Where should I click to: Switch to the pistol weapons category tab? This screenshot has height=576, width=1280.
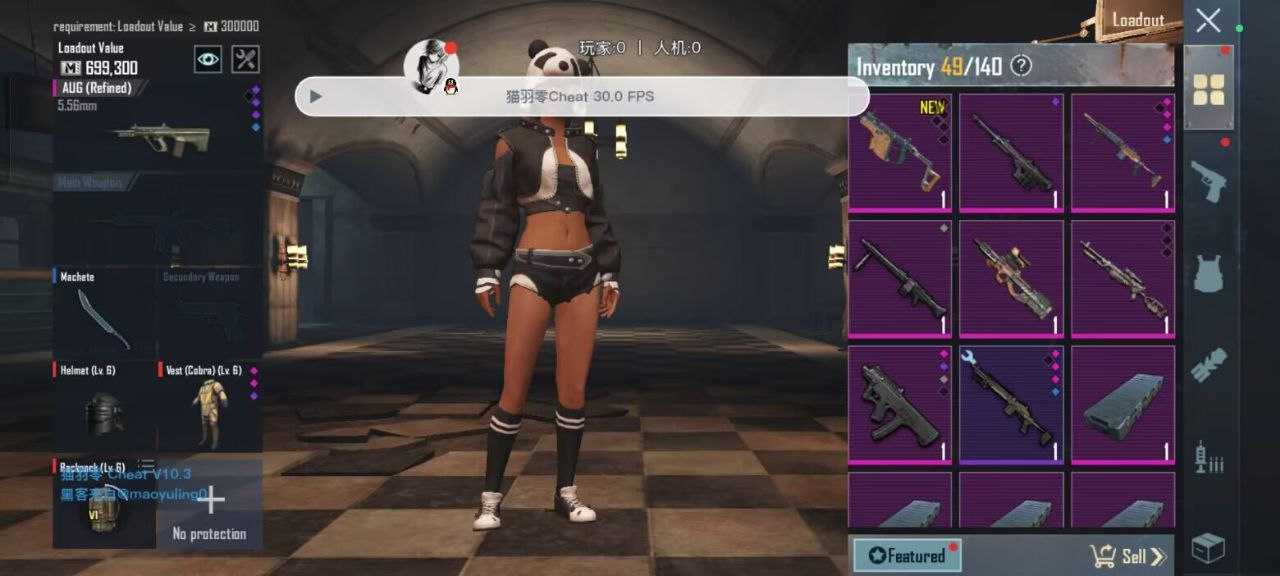pyautogui.click(x=1208, y=180)
